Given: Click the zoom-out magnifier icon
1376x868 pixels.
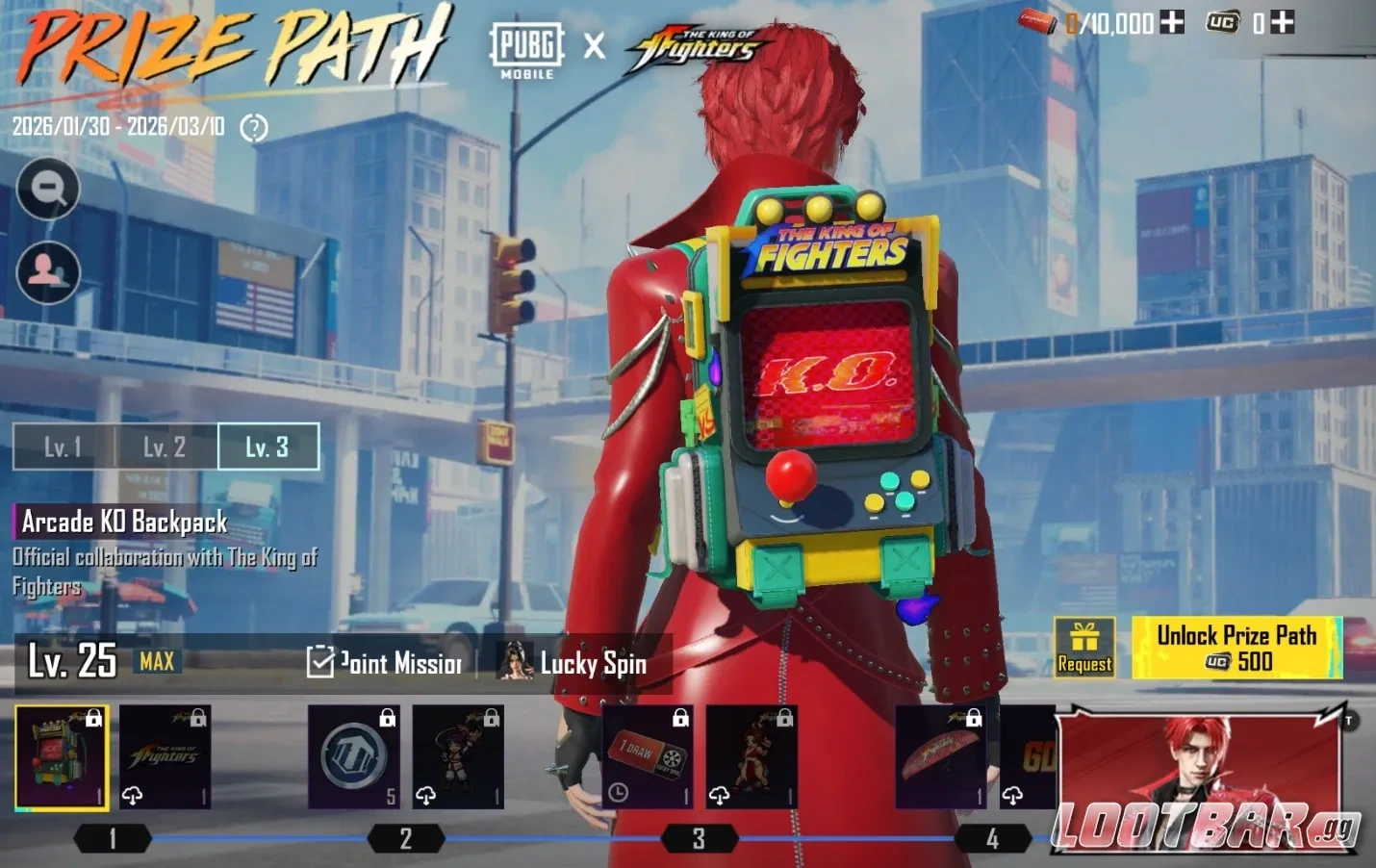Looking at the screenshot, I should point(46,188).
